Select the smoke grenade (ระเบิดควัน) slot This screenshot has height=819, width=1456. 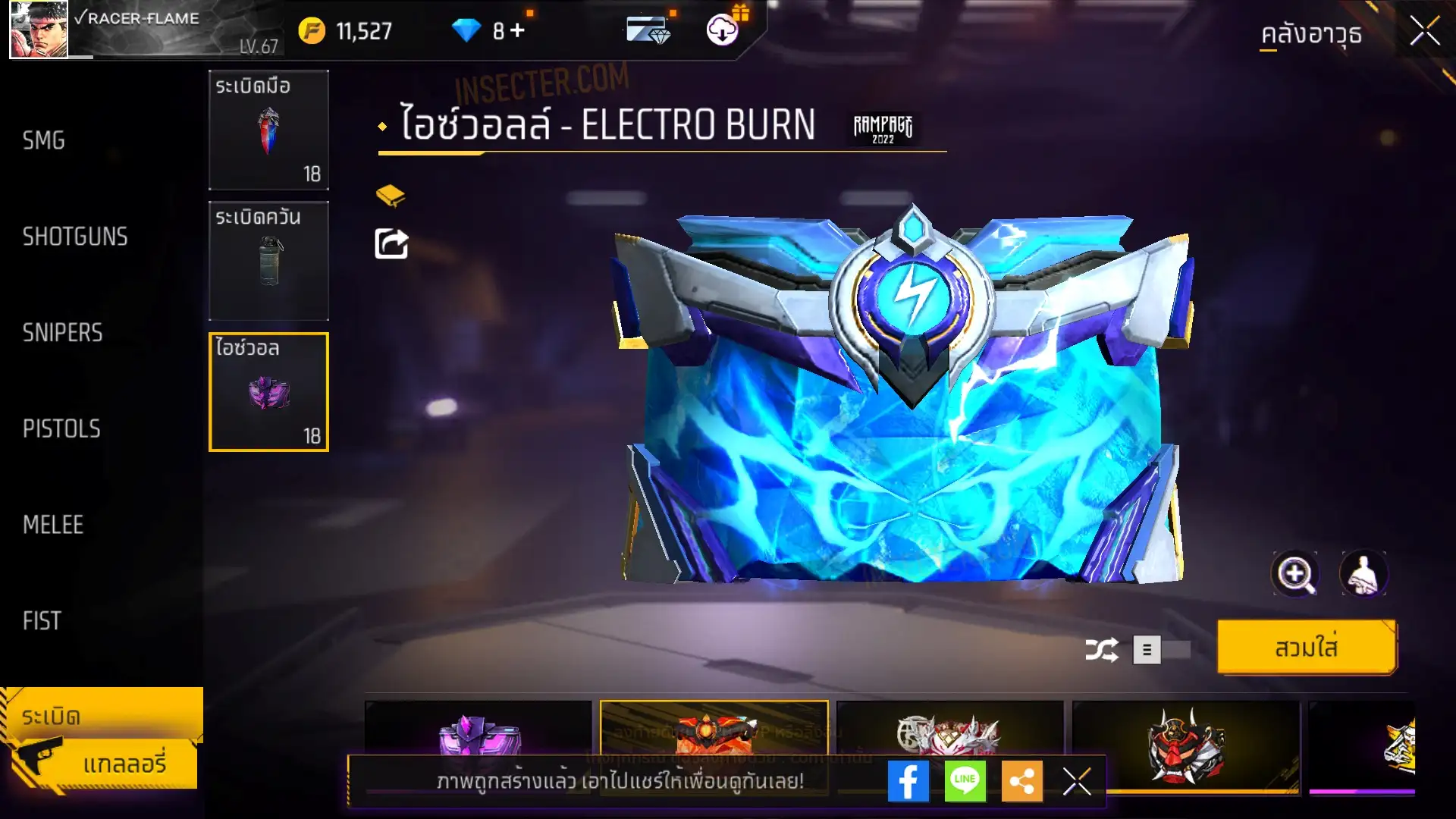click(268, 261)
